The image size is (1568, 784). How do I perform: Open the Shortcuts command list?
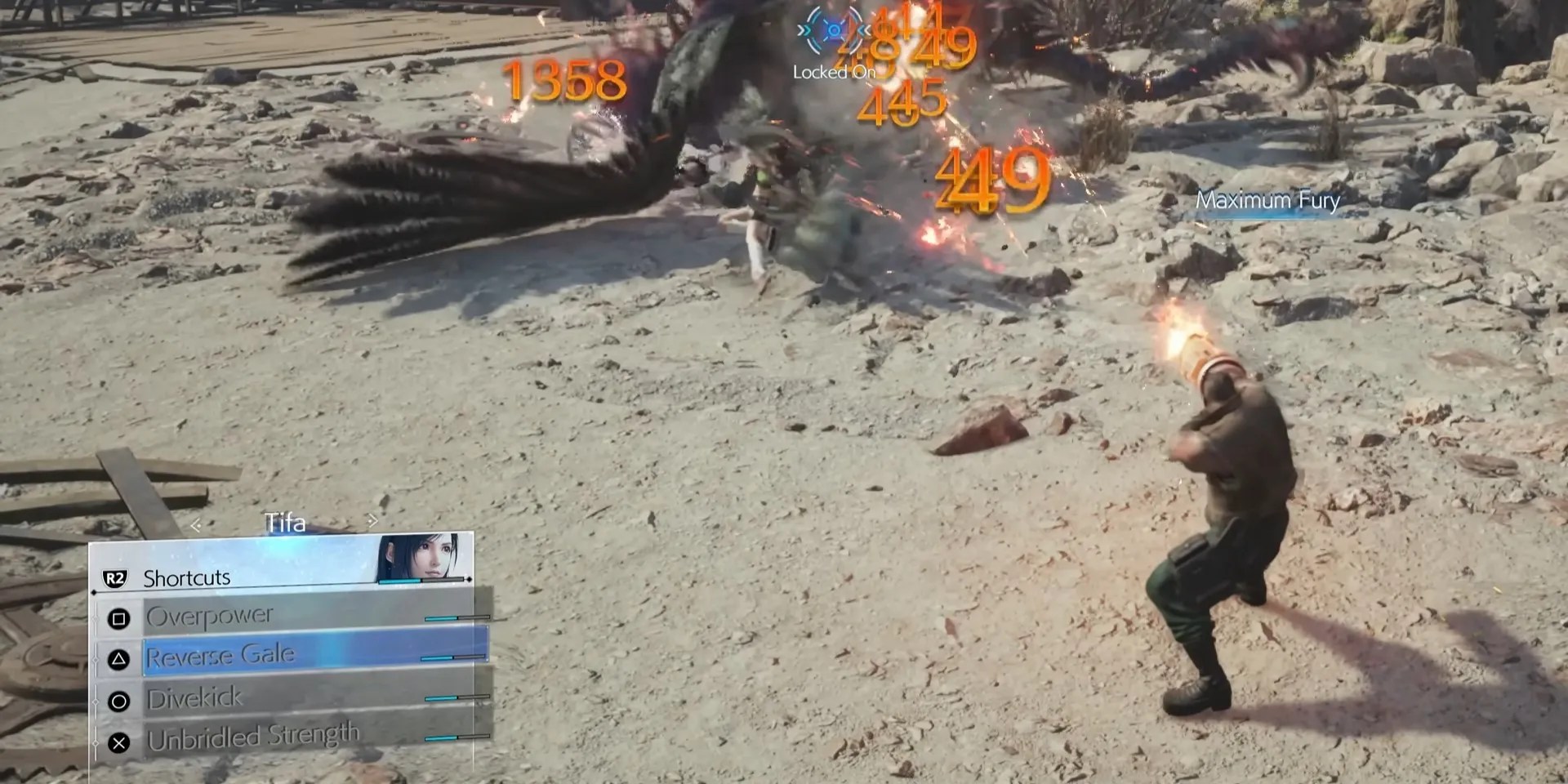(x=186, y=577)
